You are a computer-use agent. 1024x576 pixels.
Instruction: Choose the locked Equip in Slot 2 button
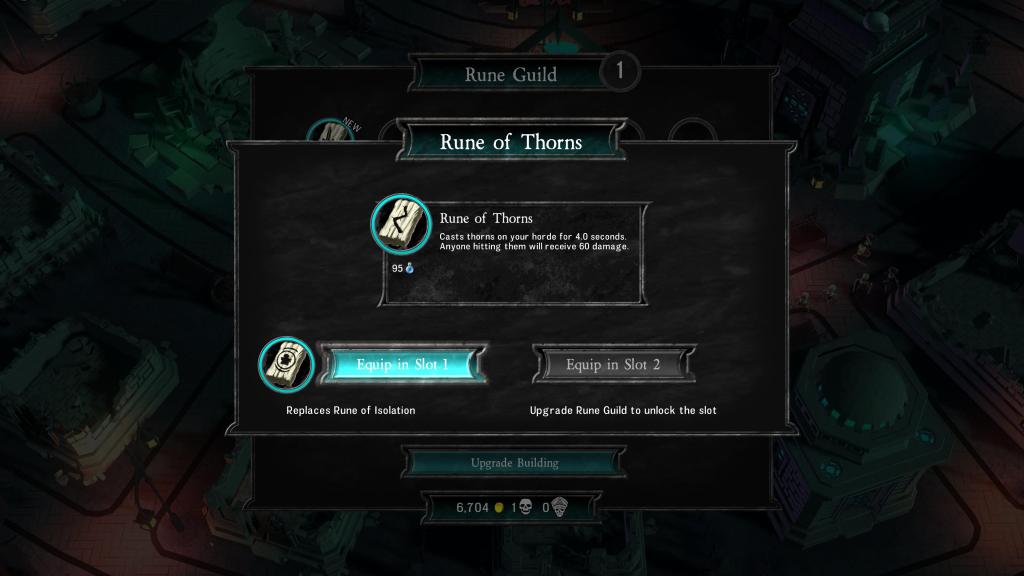tap(613, 364)
